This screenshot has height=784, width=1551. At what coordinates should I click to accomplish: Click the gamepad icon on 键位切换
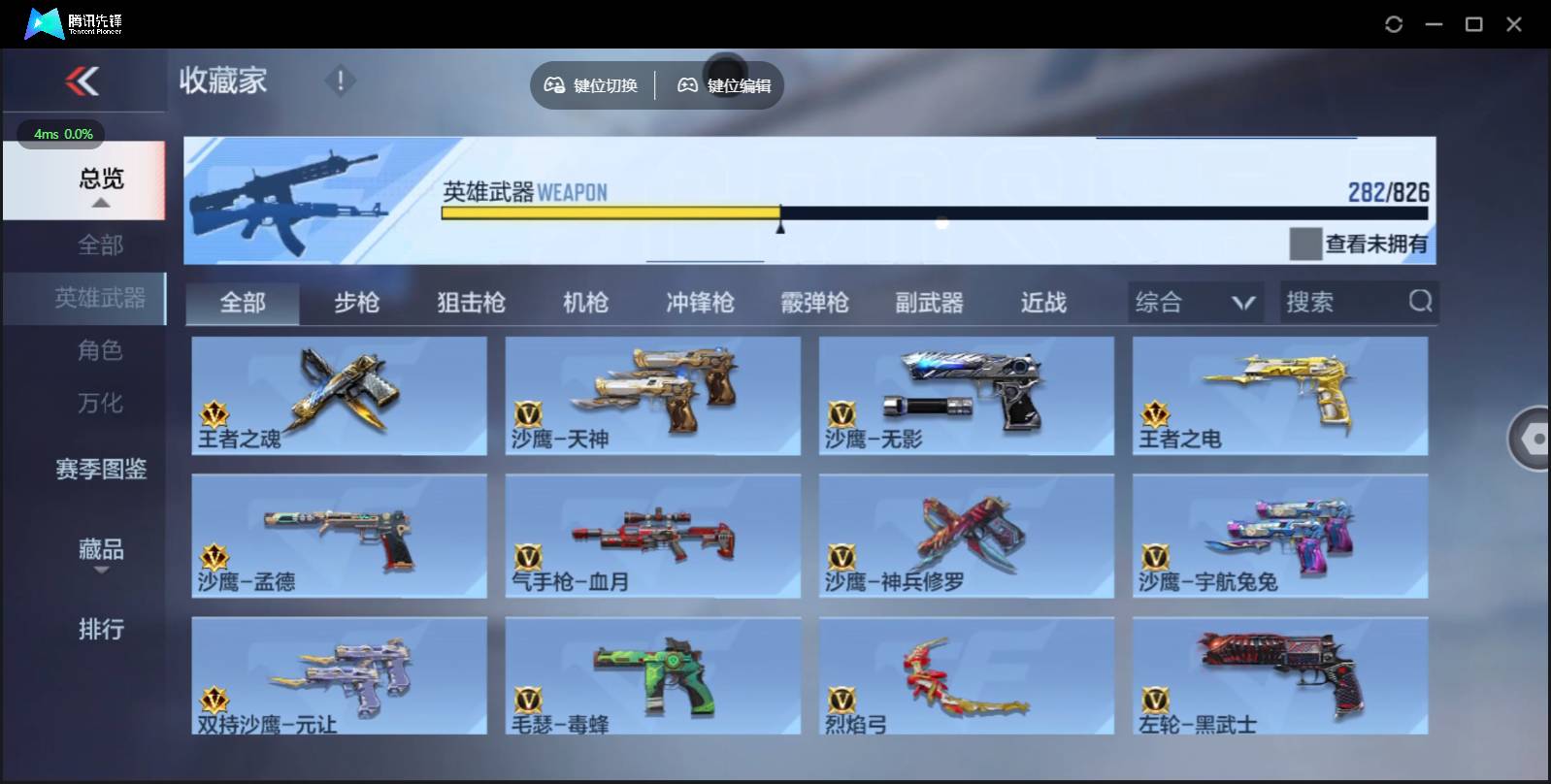[x=555, y=85]
